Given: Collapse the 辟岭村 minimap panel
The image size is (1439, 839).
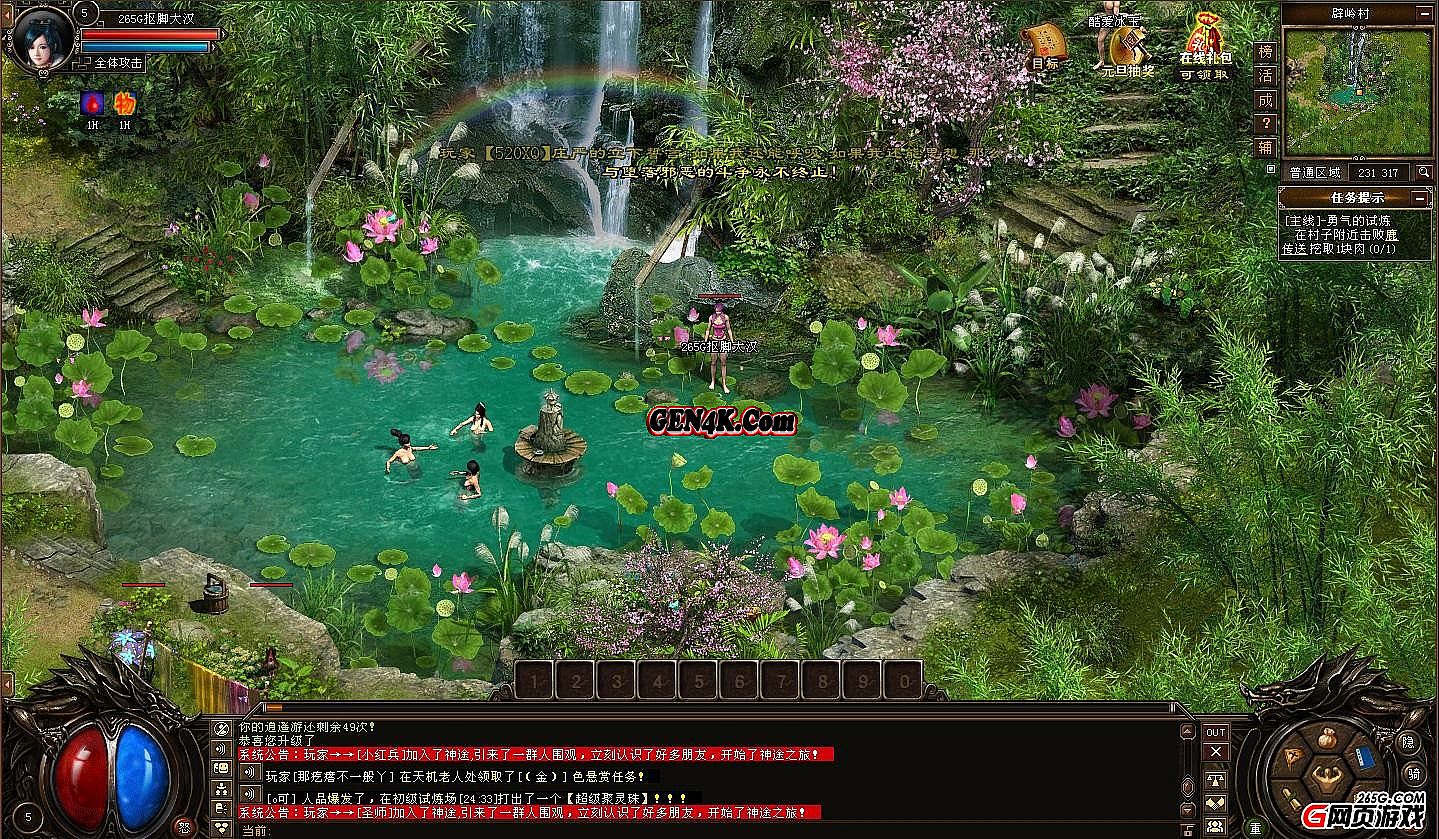Looking at the screenshot, I should 1424,14.
